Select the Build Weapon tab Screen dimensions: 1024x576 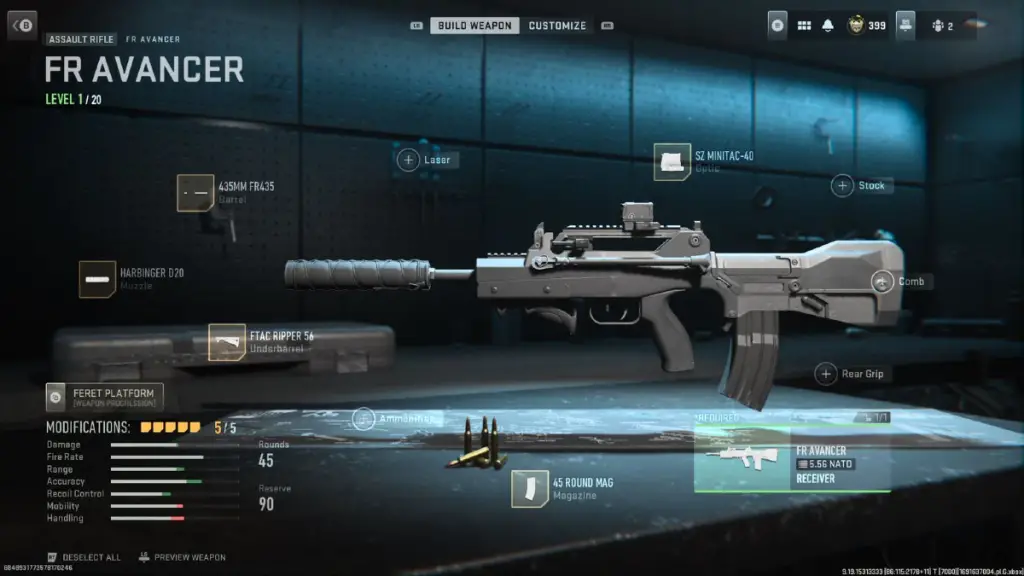475,25
